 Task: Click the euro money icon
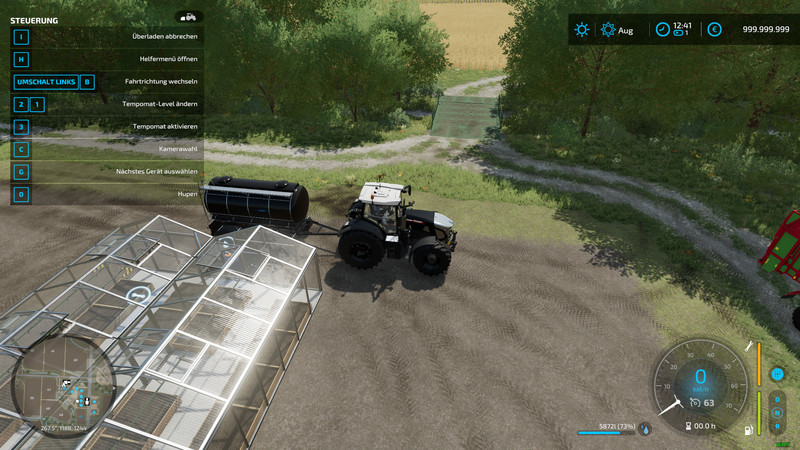point(714,30)
